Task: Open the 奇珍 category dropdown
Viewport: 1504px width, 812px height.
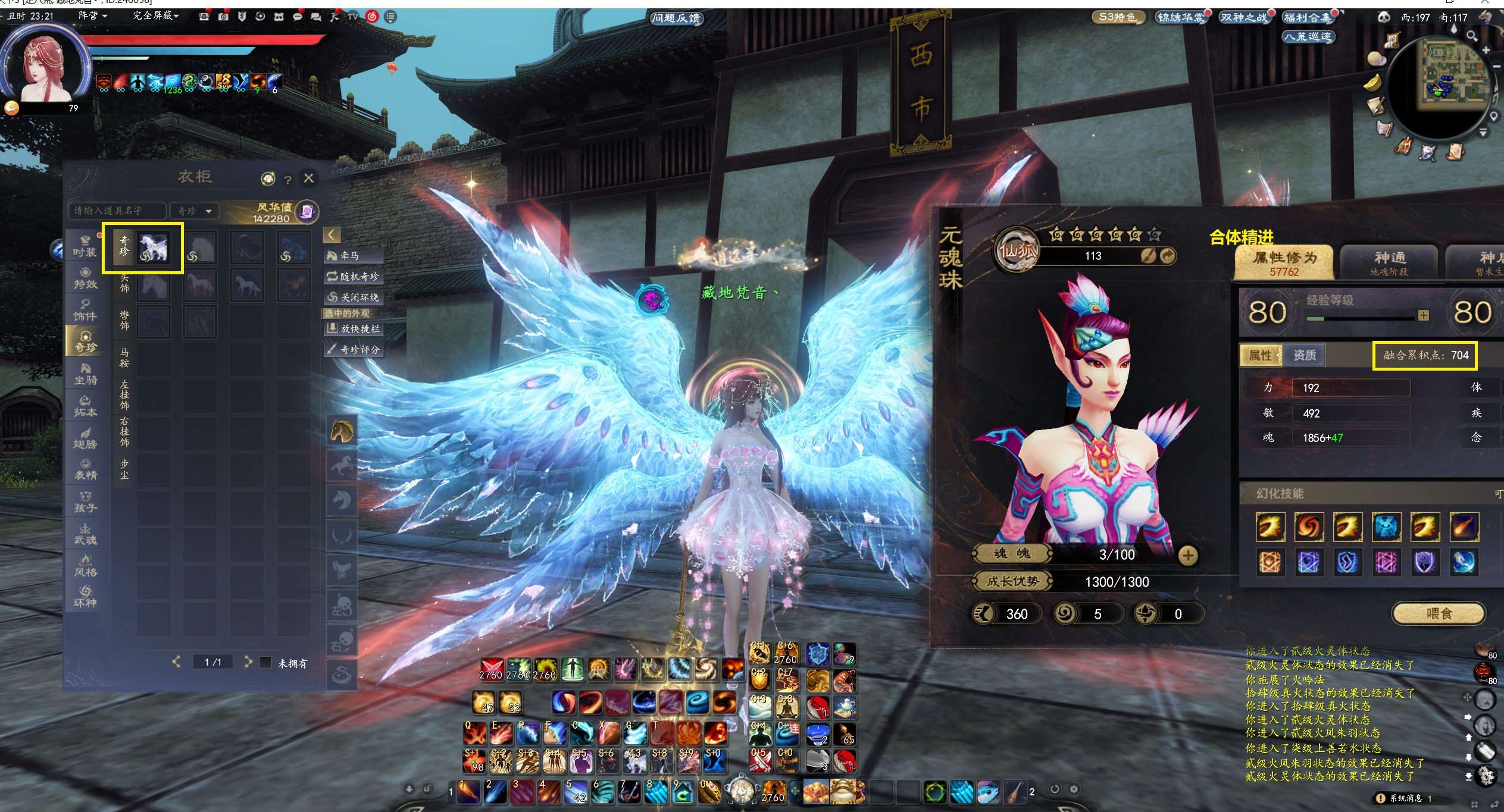Action: point(195,211)
